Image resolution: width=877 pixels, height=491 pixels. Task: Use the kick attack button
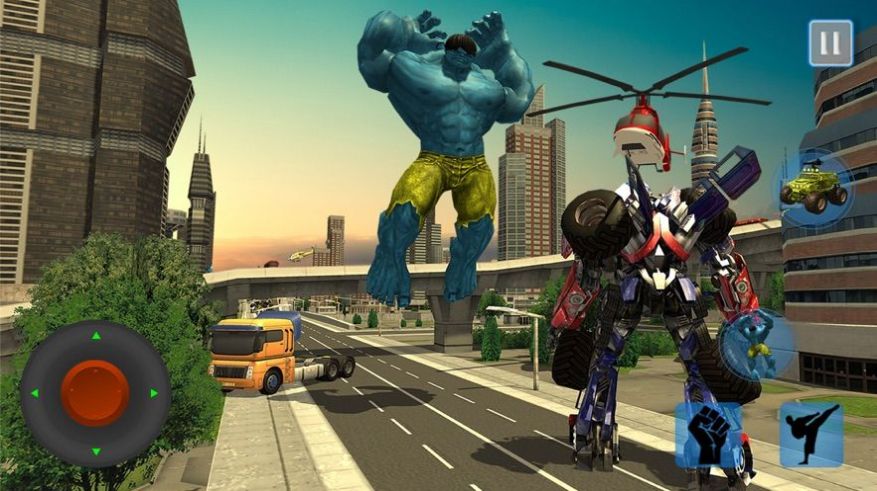810,435
